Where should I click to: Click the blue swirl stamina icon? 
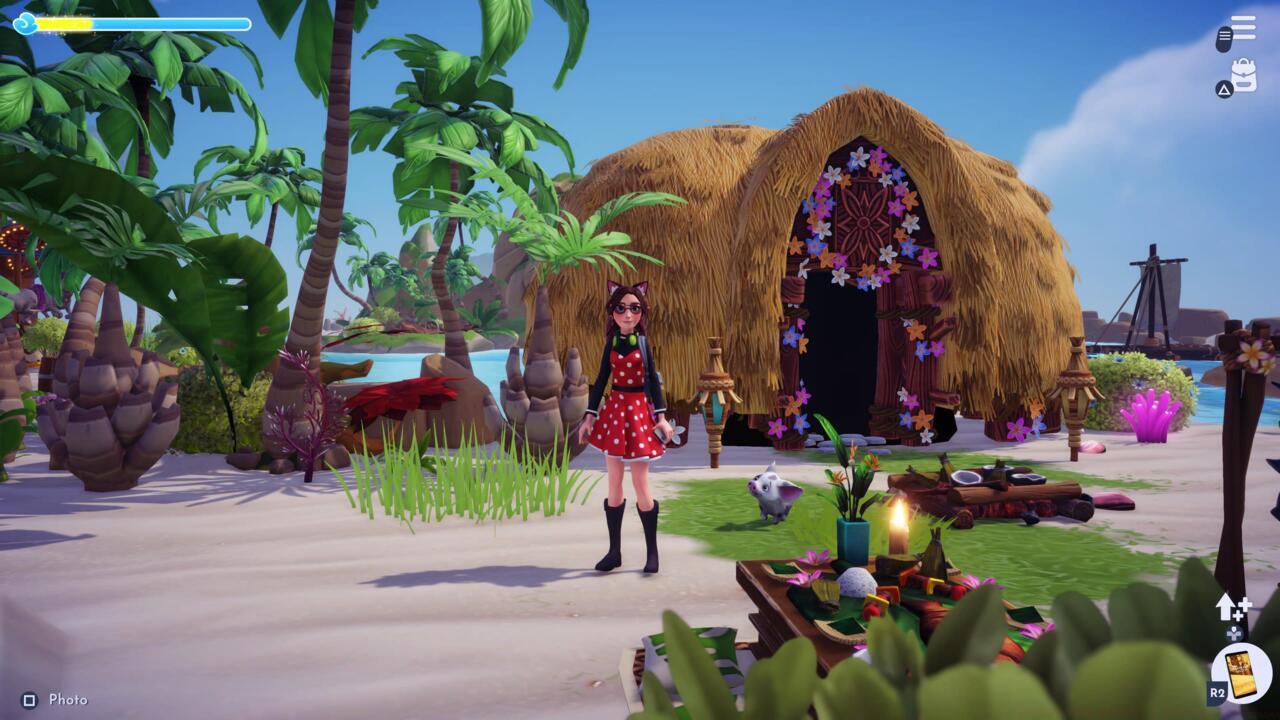pos(25,22)
